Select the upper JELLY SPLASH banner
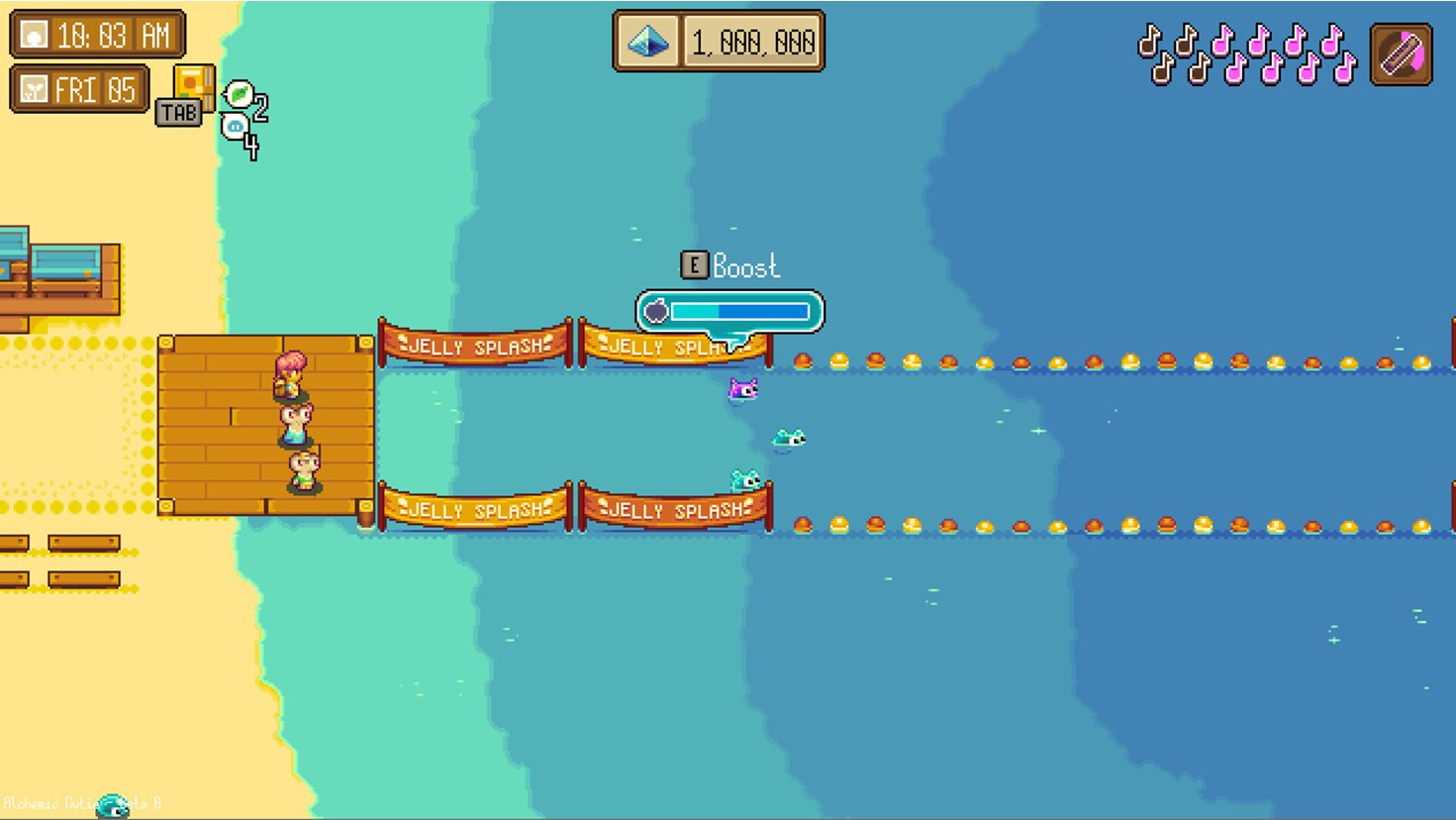 click(x=473, y=348)
